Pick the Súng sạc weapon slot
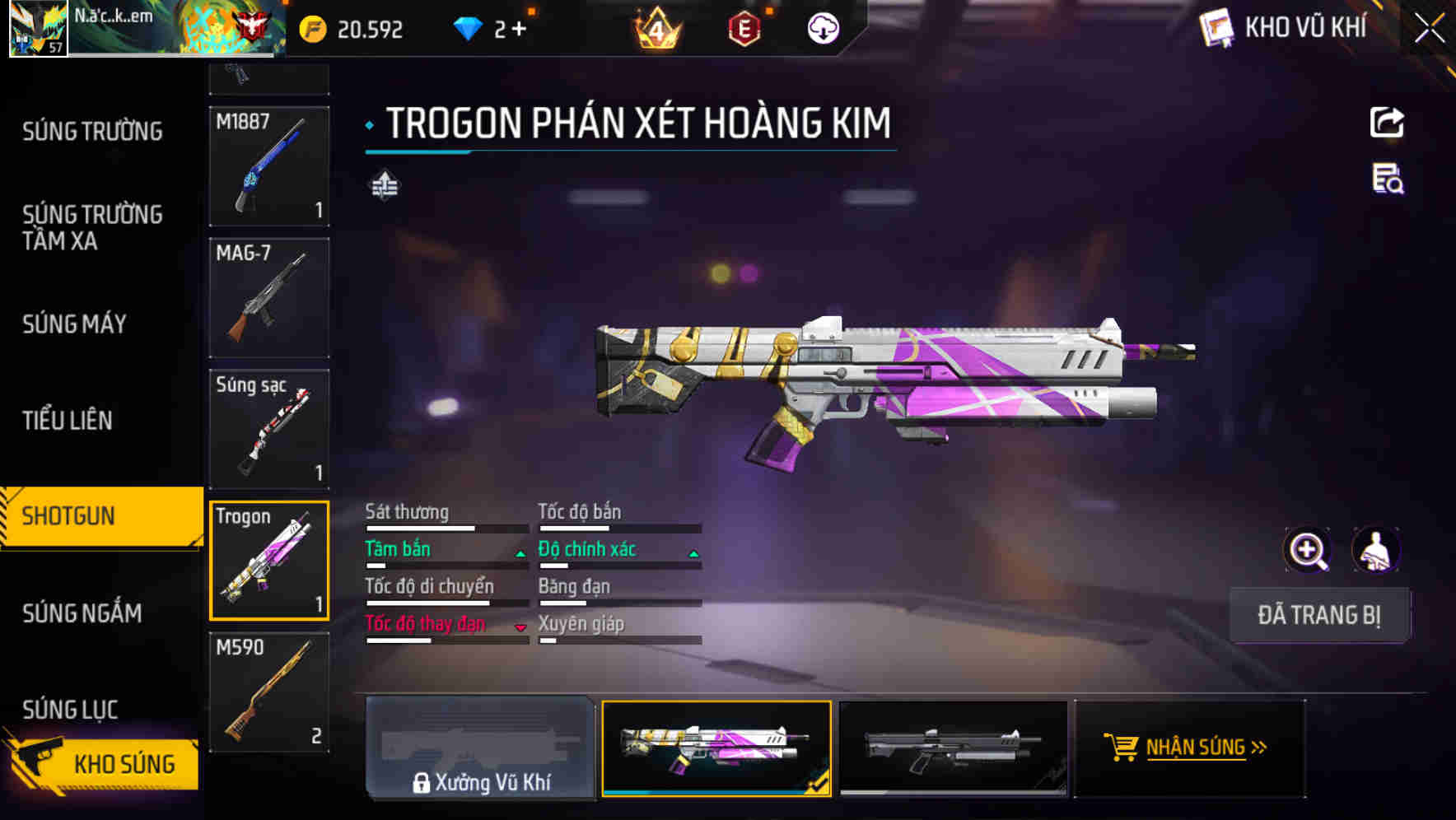 click(x=269, y=429)
